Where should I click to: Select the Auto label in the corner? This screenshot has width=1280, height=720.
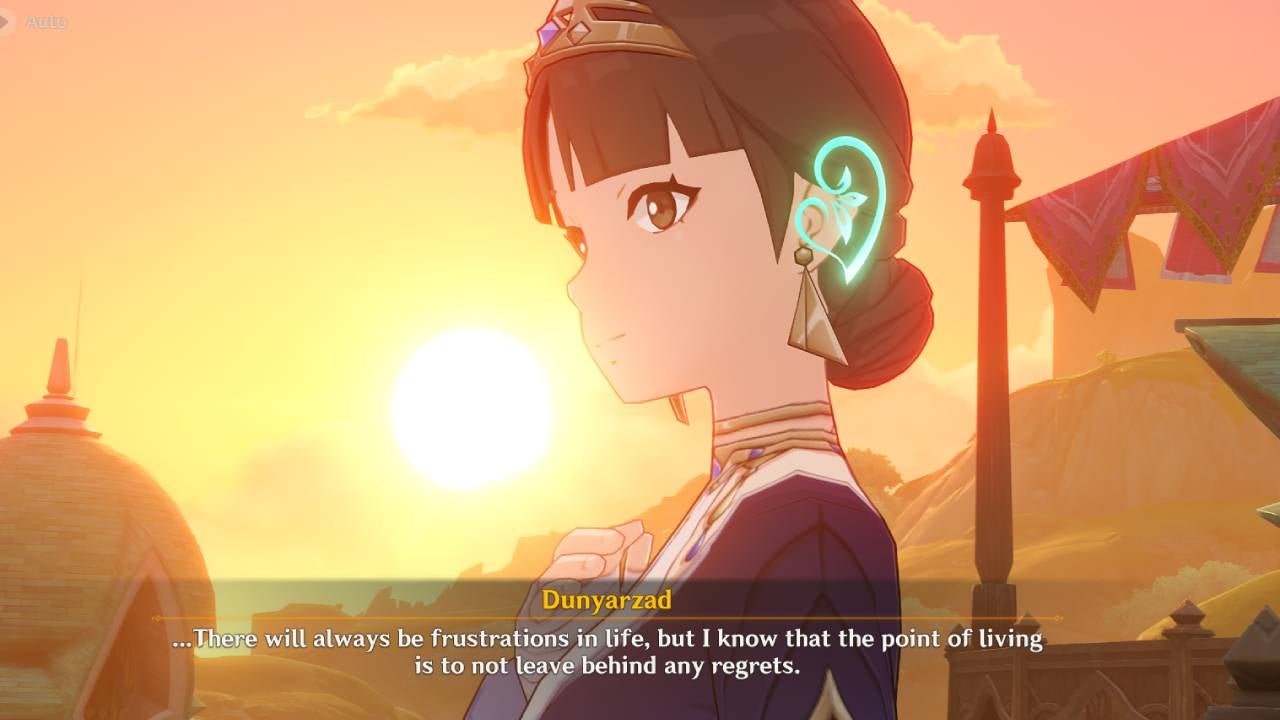click(44, 22)
